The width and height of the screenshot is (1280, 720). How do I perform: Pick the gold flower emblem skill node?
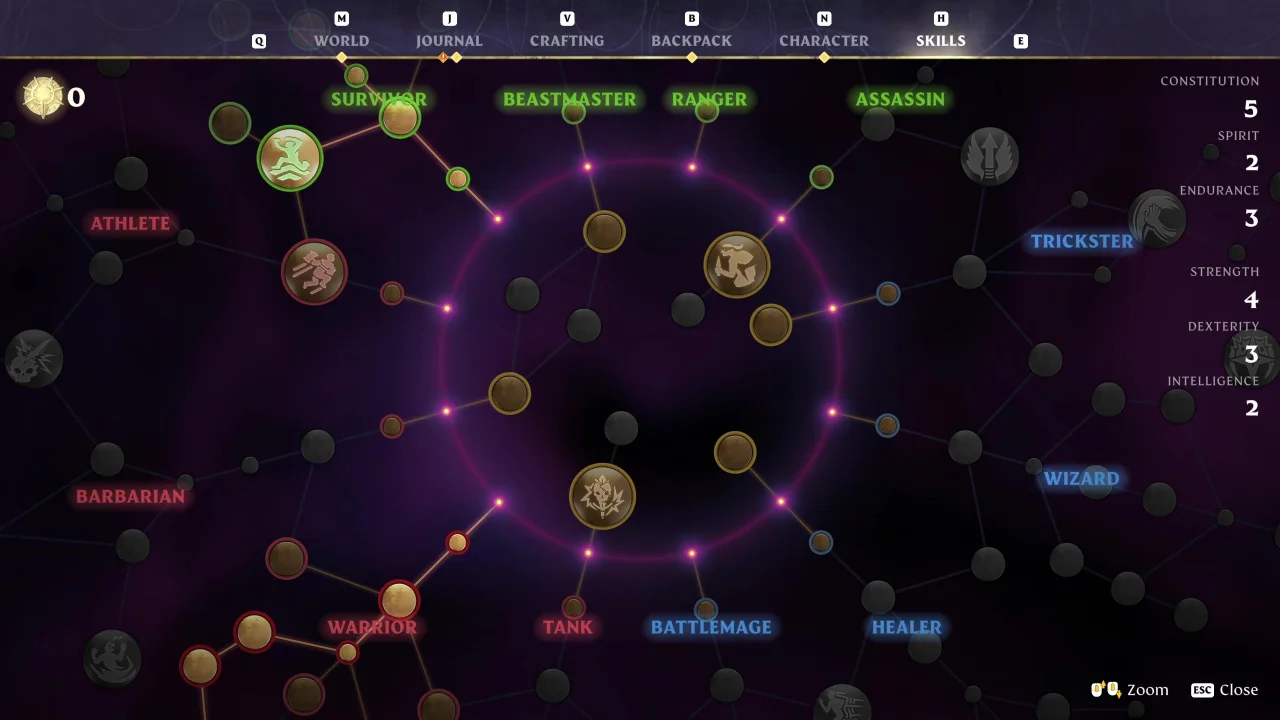click(602, 496)
